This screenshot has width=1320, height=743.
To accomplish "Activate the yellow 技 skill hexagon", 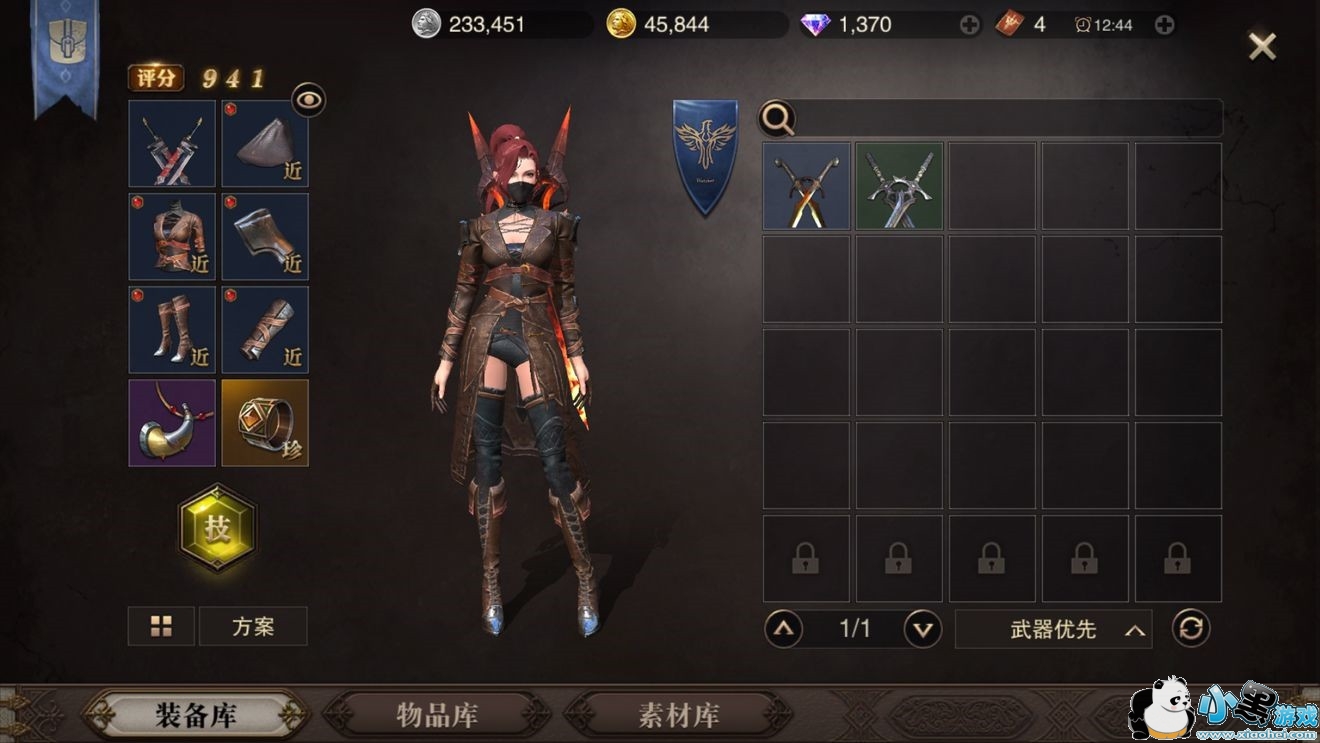I will pyautogui.click(x=217, y=529).
